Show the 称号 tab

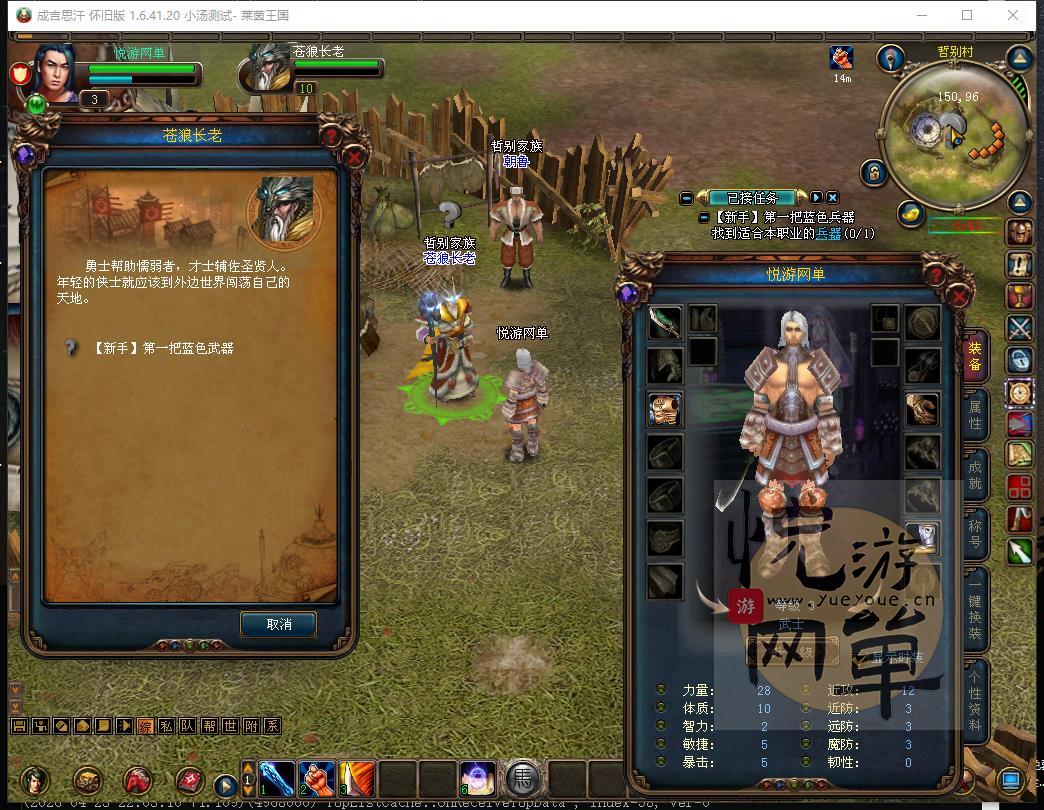pyautogui.click(x=975, y=533)
